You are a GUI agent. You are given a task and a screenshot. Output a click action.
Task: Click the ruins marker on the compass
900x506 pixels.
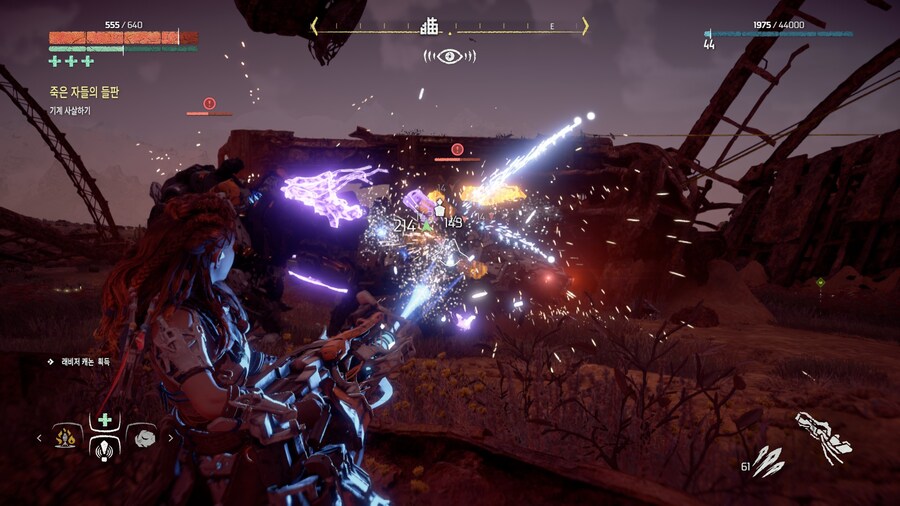(x=430, y=26)
